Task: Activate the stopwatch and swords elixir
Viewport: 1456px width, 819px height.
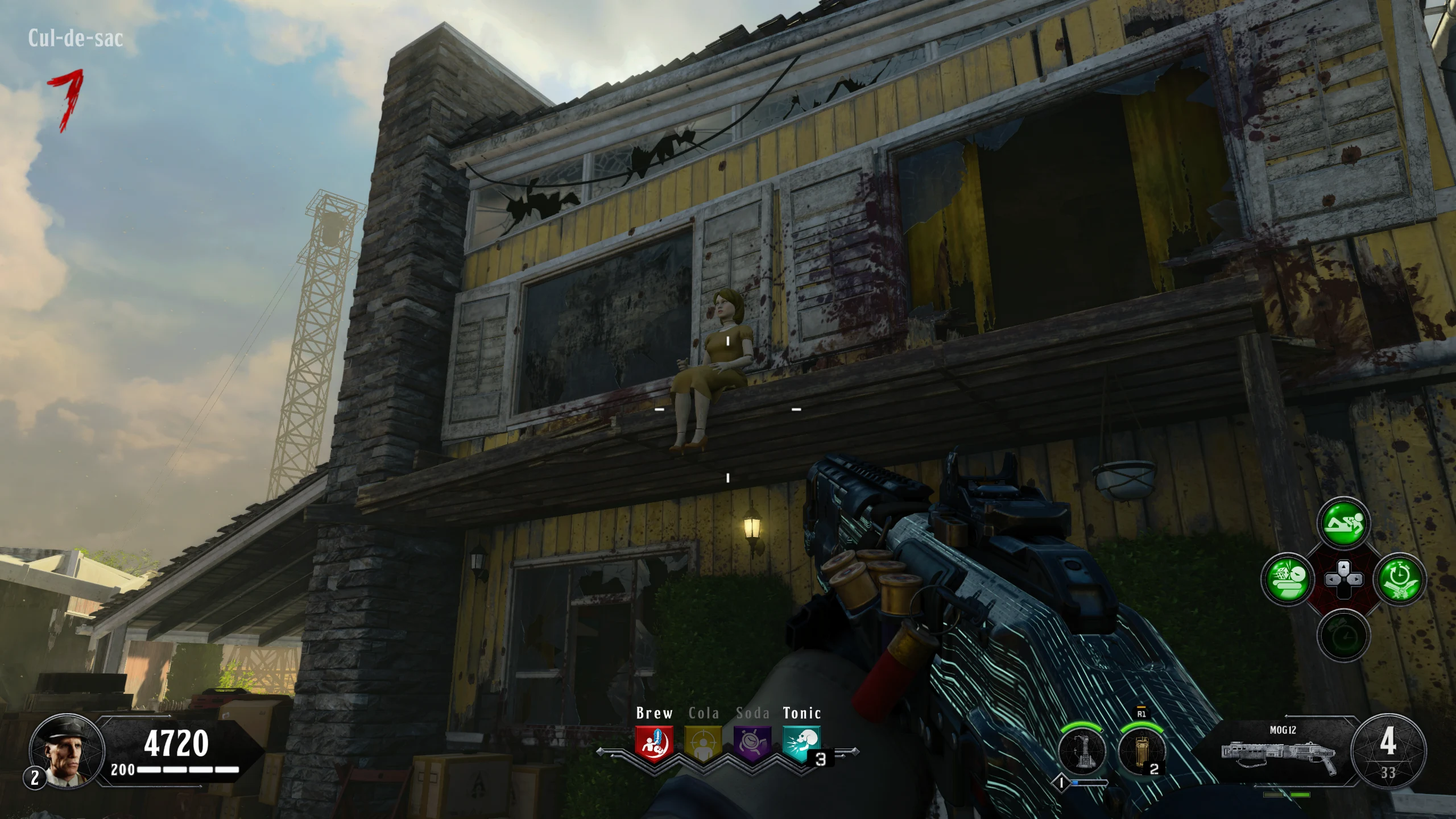Action: 1400,580
